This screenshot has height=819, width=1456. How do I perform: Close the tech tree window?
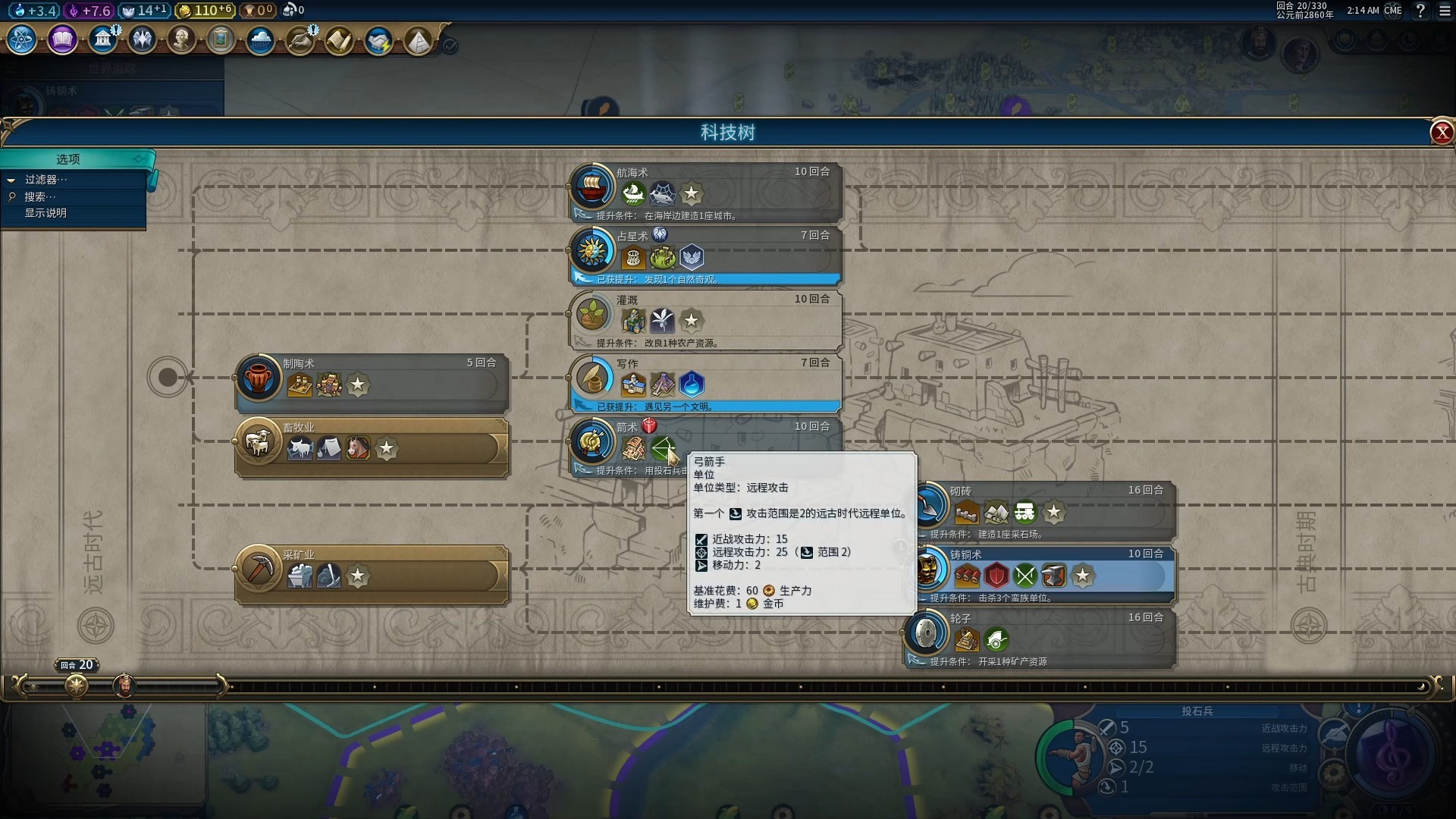pyautogui.click(x=1441, y=133)
